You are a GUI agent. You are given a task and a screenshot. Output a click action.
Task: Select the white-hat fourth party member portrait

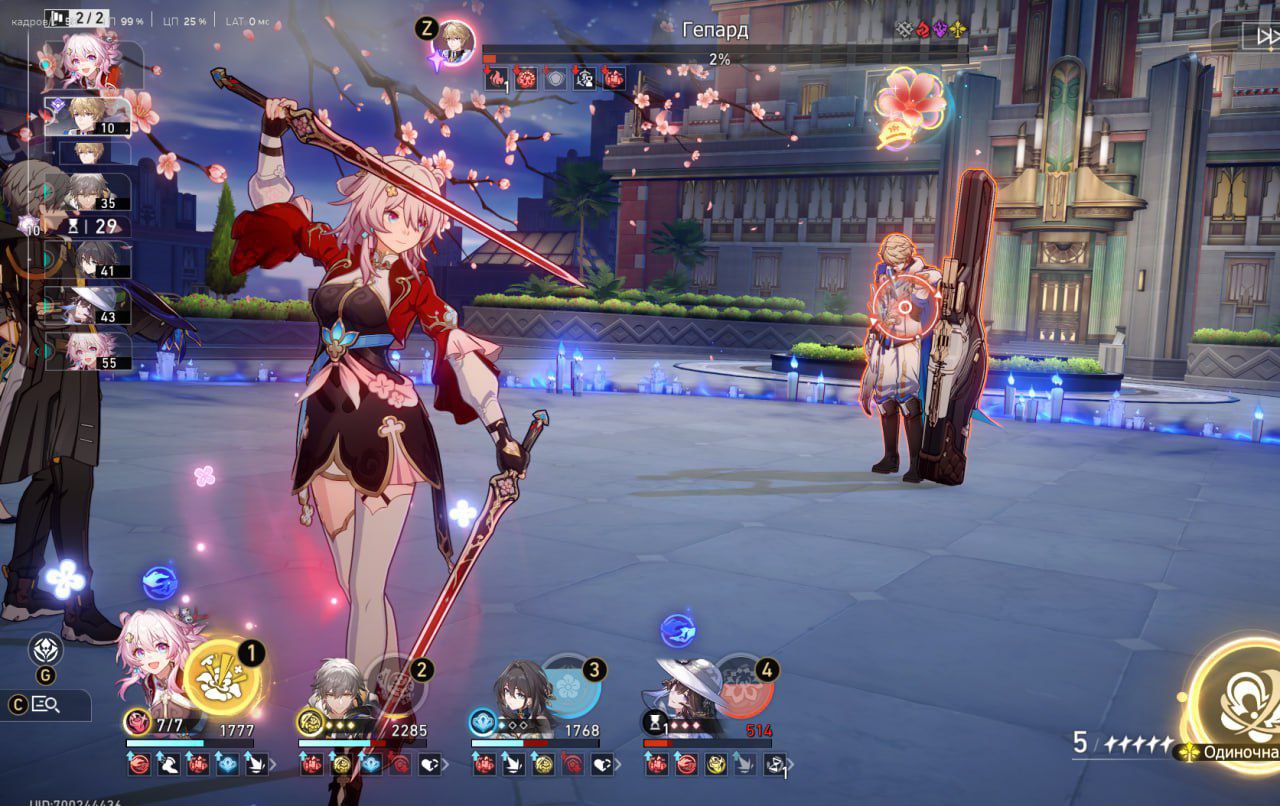688,685
